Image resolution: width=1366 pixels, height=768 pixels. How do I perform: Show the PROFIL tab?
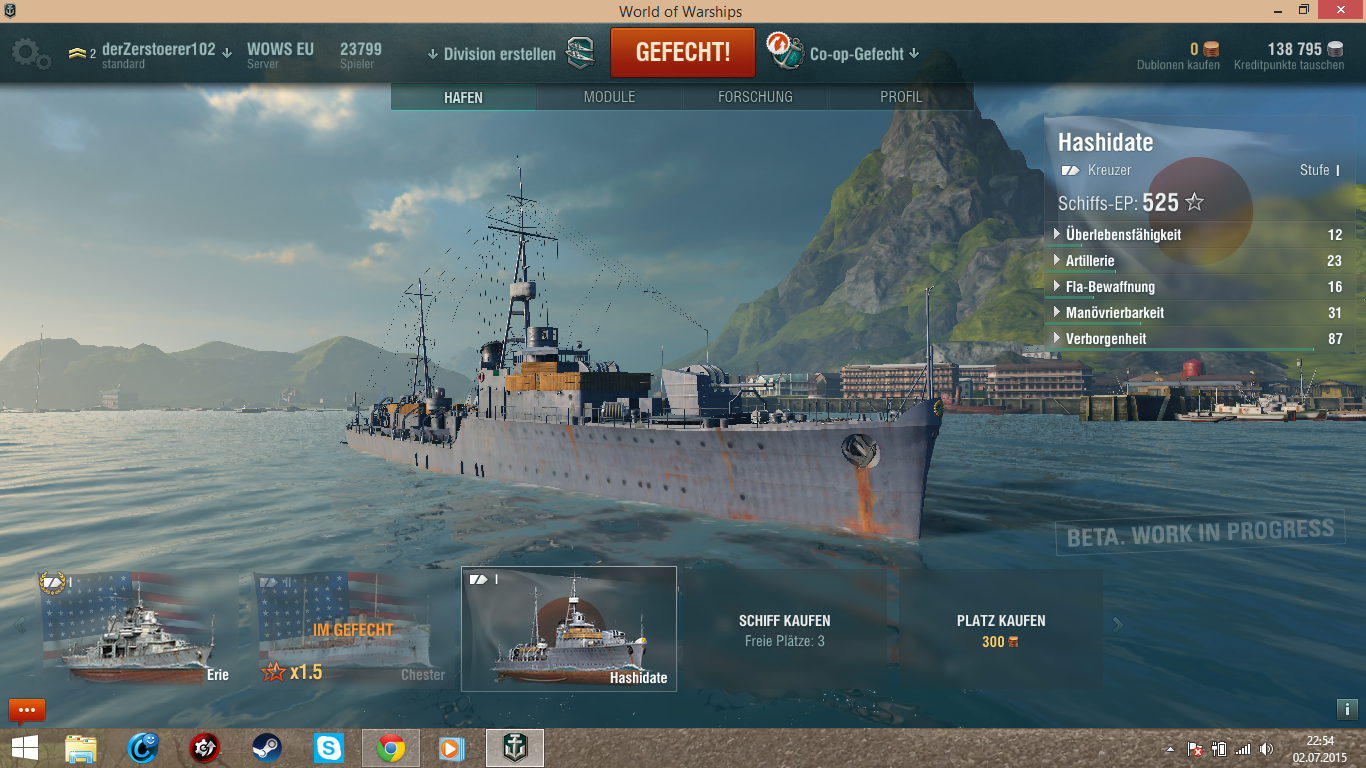coord(901,97)
